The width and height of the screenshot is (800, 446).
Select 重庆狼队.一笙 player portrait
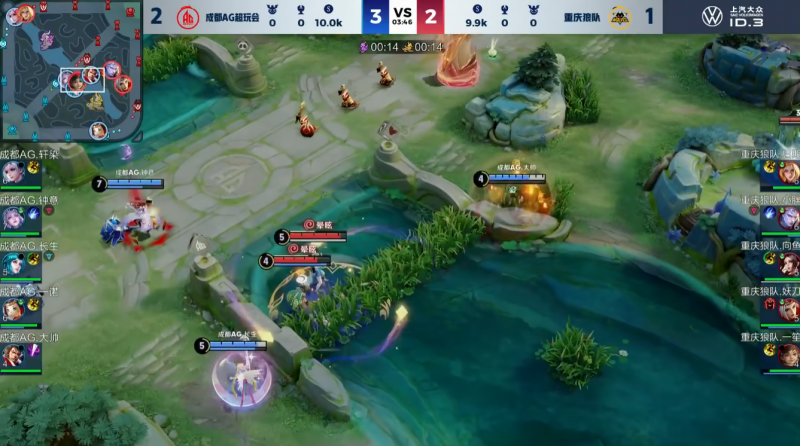(x=787, y=355)
